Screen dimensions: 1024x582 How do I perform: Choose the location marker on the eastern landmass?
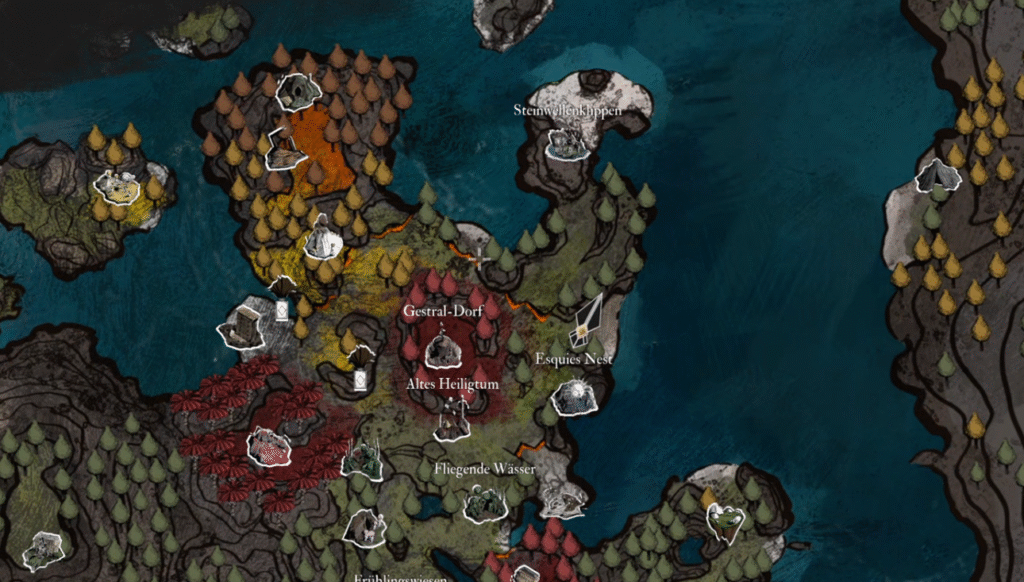click(938, 177)
